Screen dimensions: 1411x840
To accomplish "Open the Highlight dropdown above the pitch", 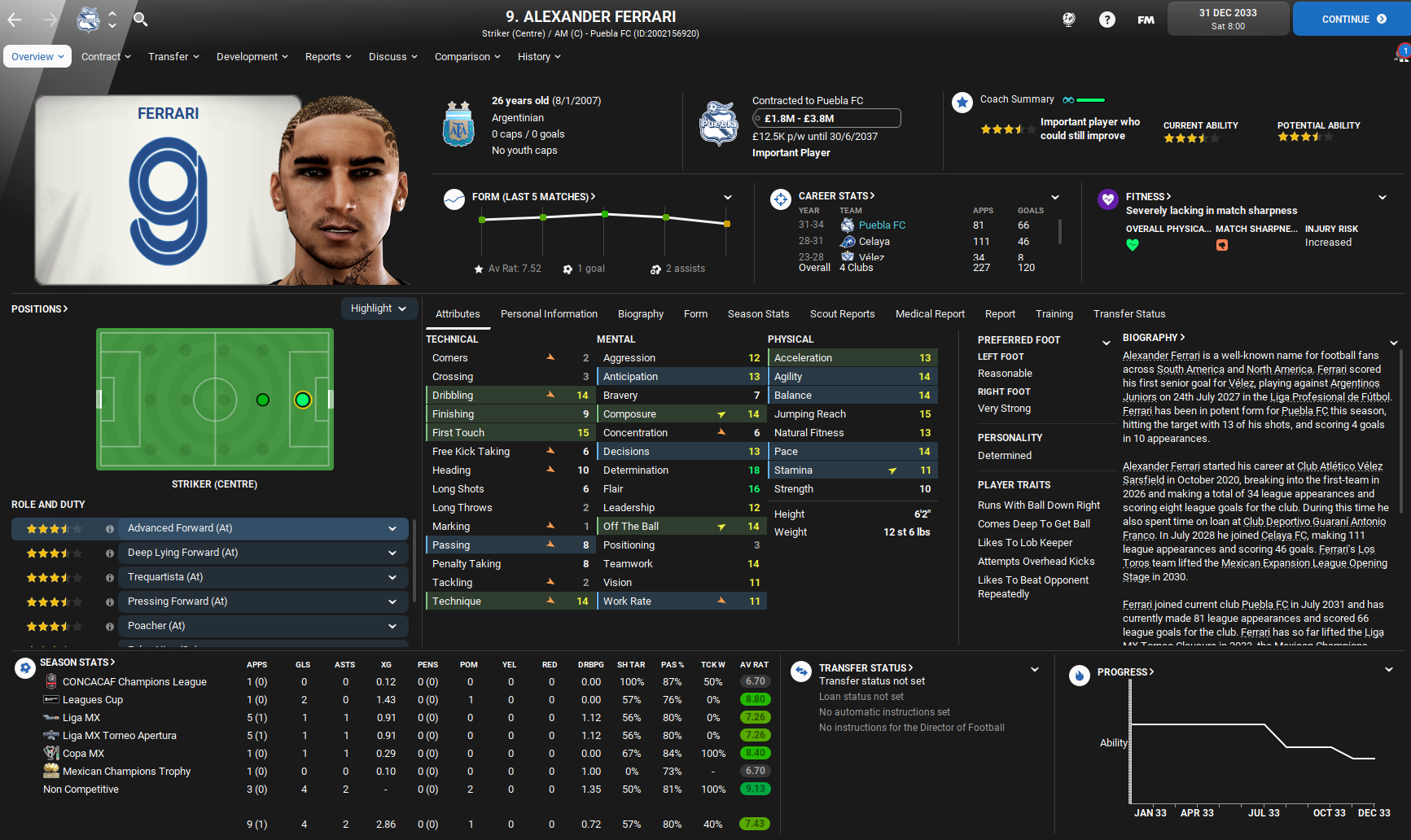I will click(x=379, y=308).
